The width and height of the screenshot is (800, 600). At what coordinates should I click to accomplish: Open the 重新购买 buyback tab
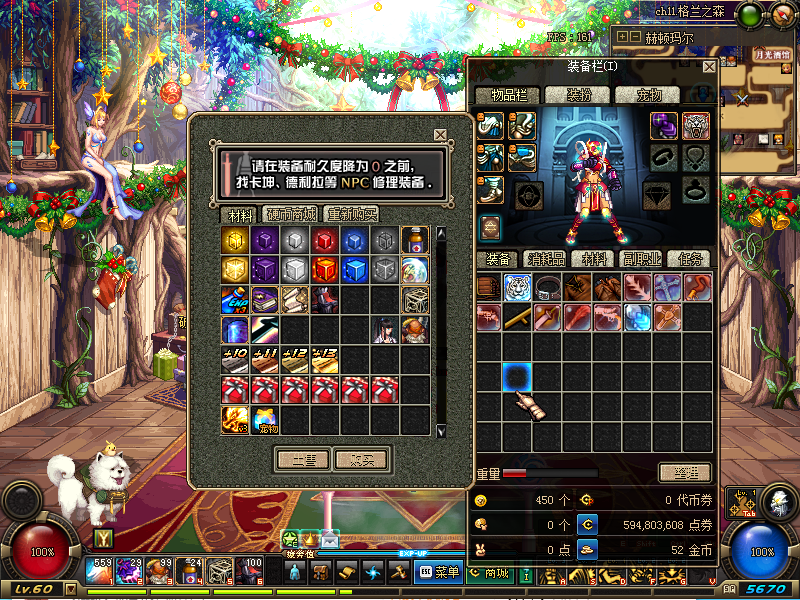(x=351, y=214)
